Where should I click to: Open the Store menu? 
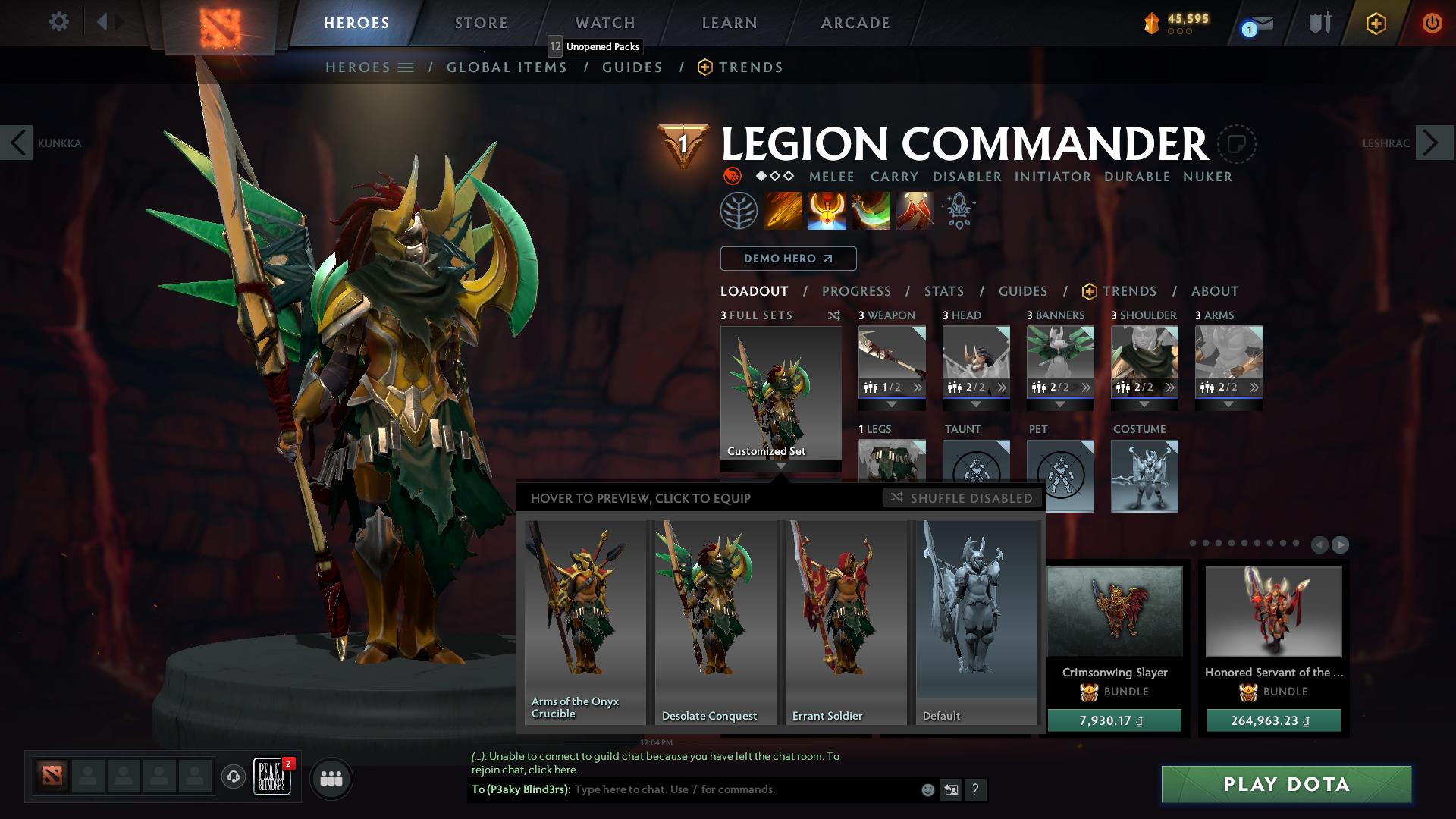(x=480, y=22)
